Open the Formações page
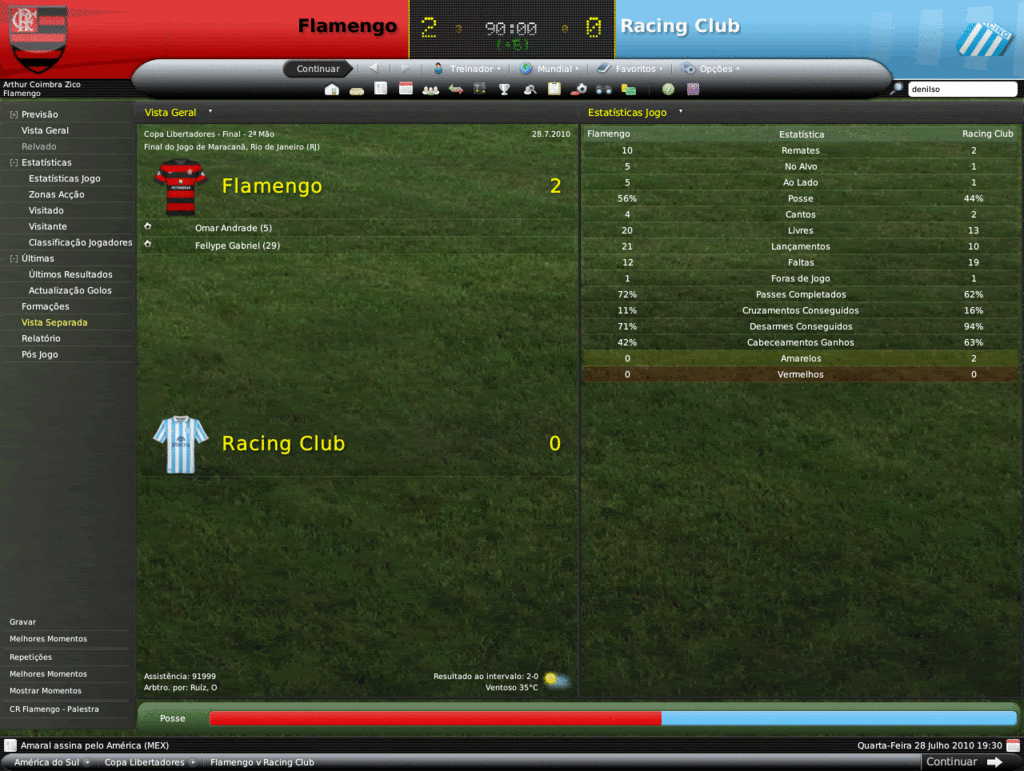This screenshot has height=771, width=1024. pyautogui.click(x=45, y=307)
